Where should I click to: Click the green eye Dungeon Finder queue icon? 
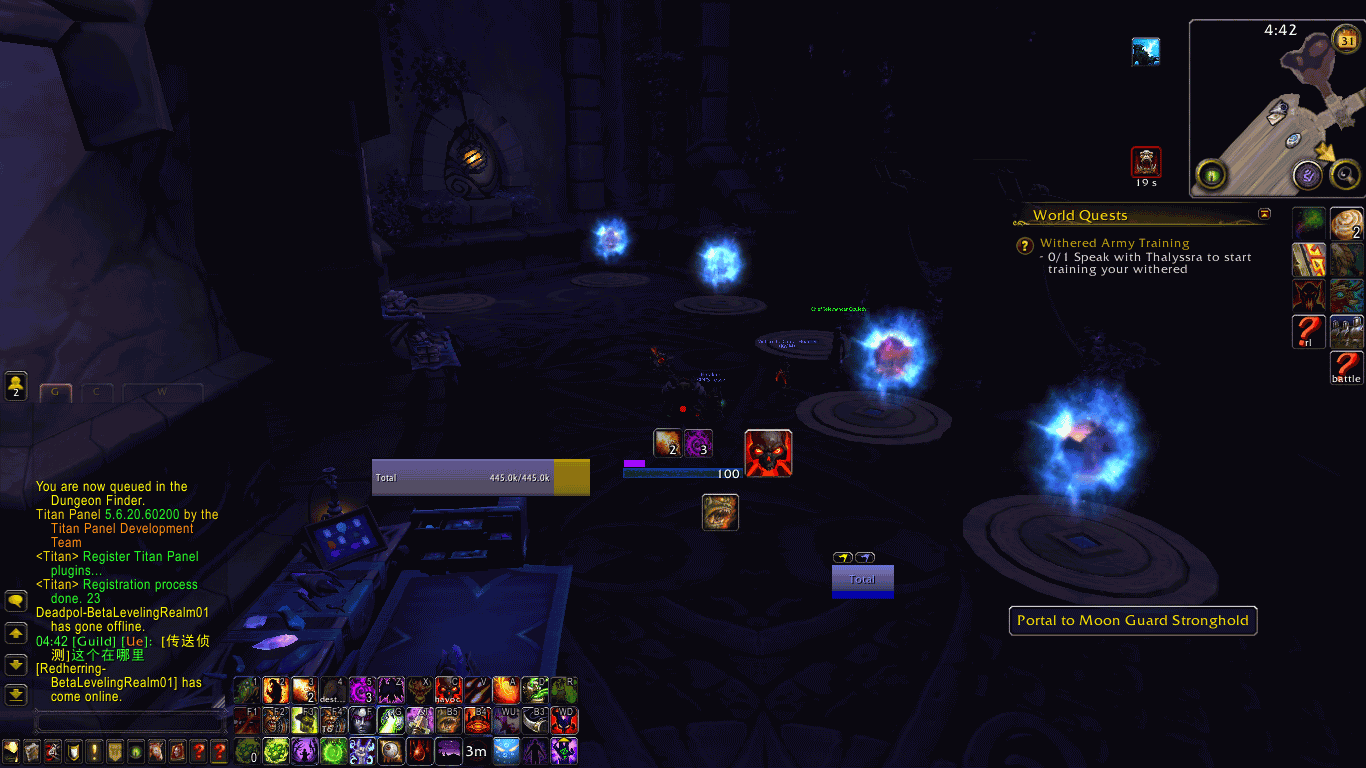1212,176
